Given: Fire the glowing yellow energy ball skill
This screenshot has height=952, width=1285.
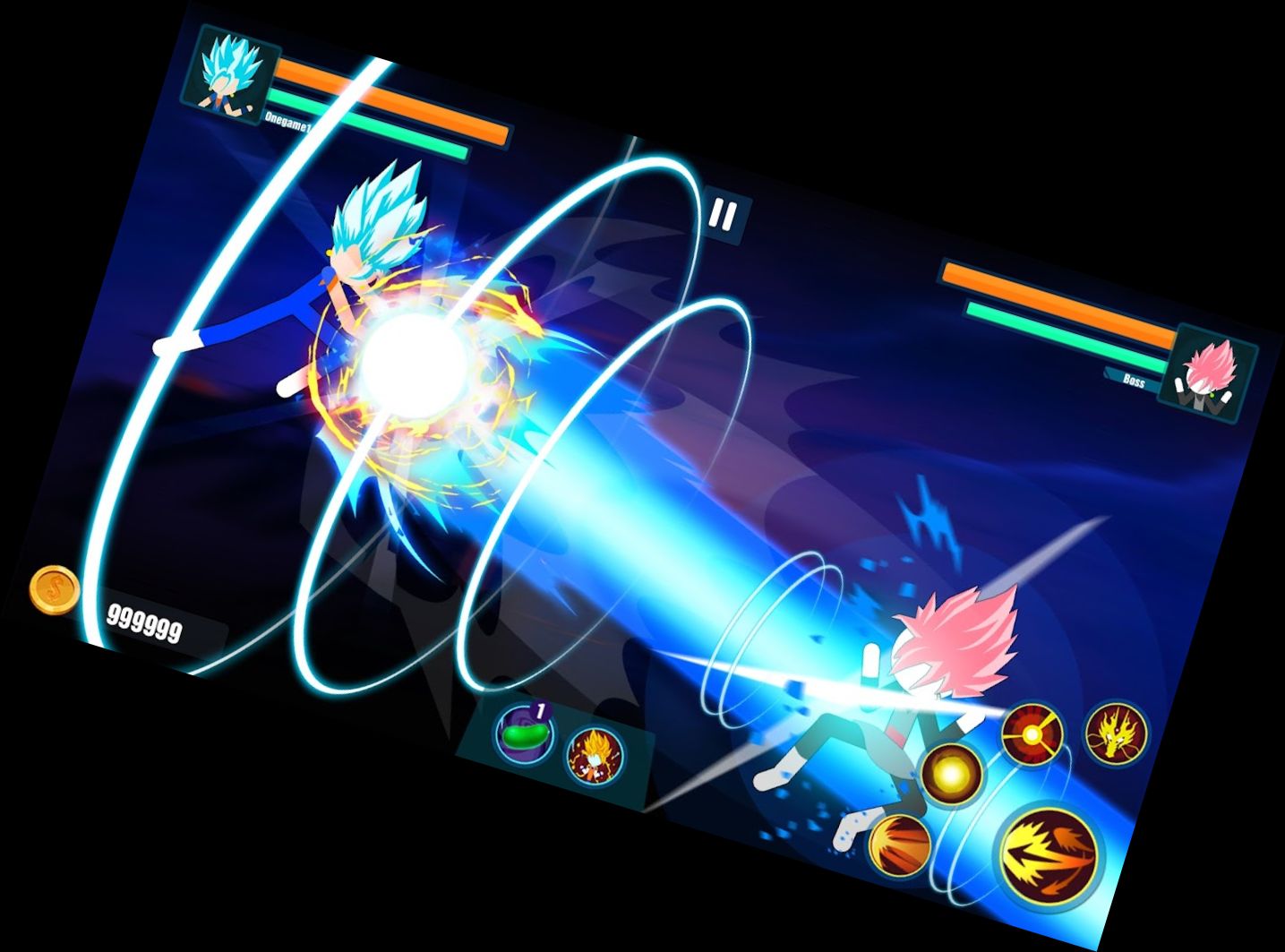Looking at the screenshot, I should [x=950, y=773].
